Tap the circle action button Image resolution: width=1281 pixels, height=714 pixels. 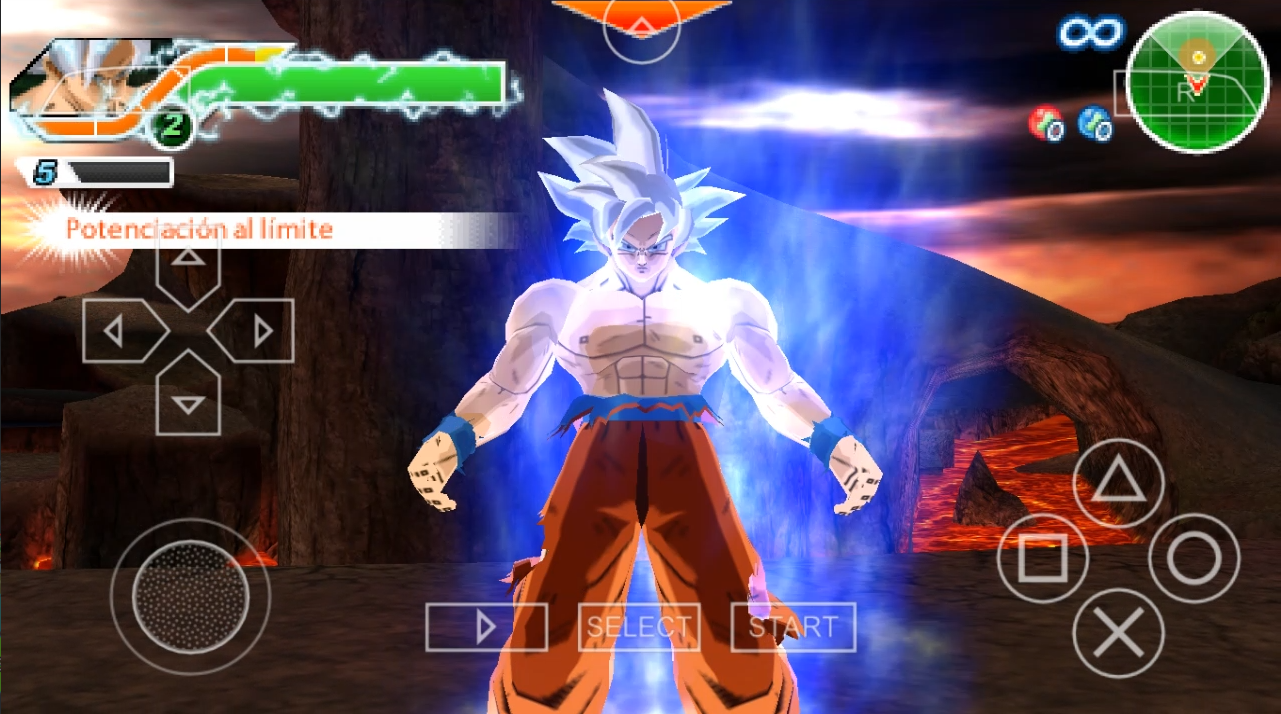pos(1194,558)
